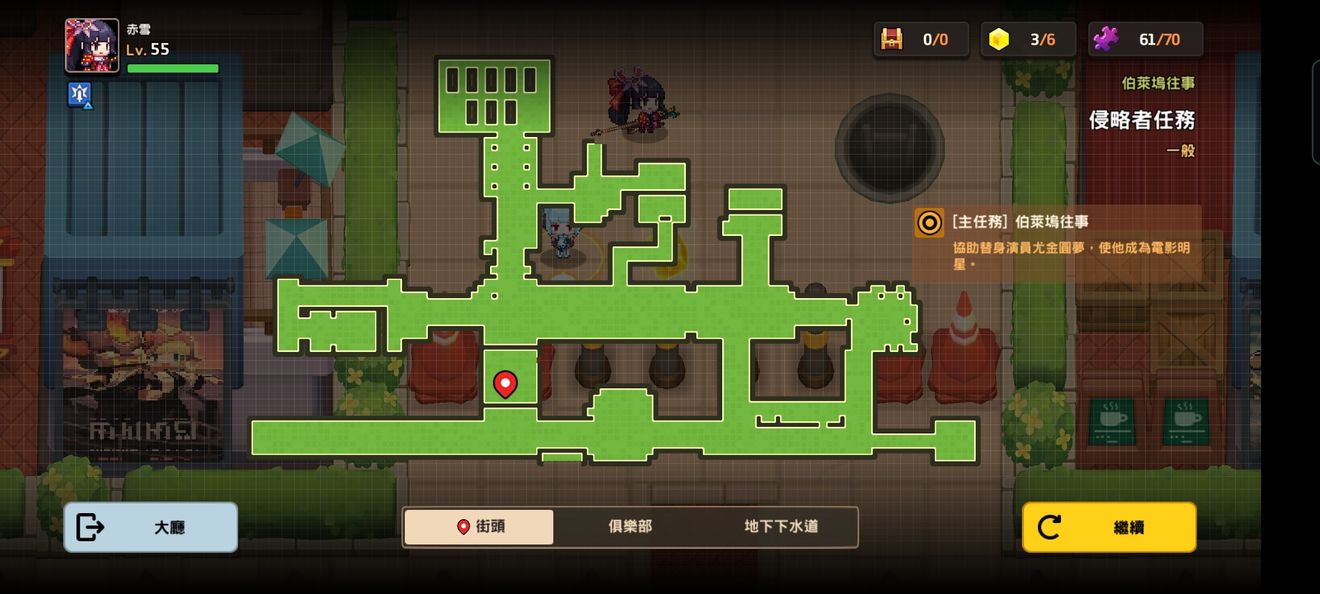The height and width of the screenshot is (594, 1320).
Task: Check the treasure chest counter icon
Action: point(891,40)
